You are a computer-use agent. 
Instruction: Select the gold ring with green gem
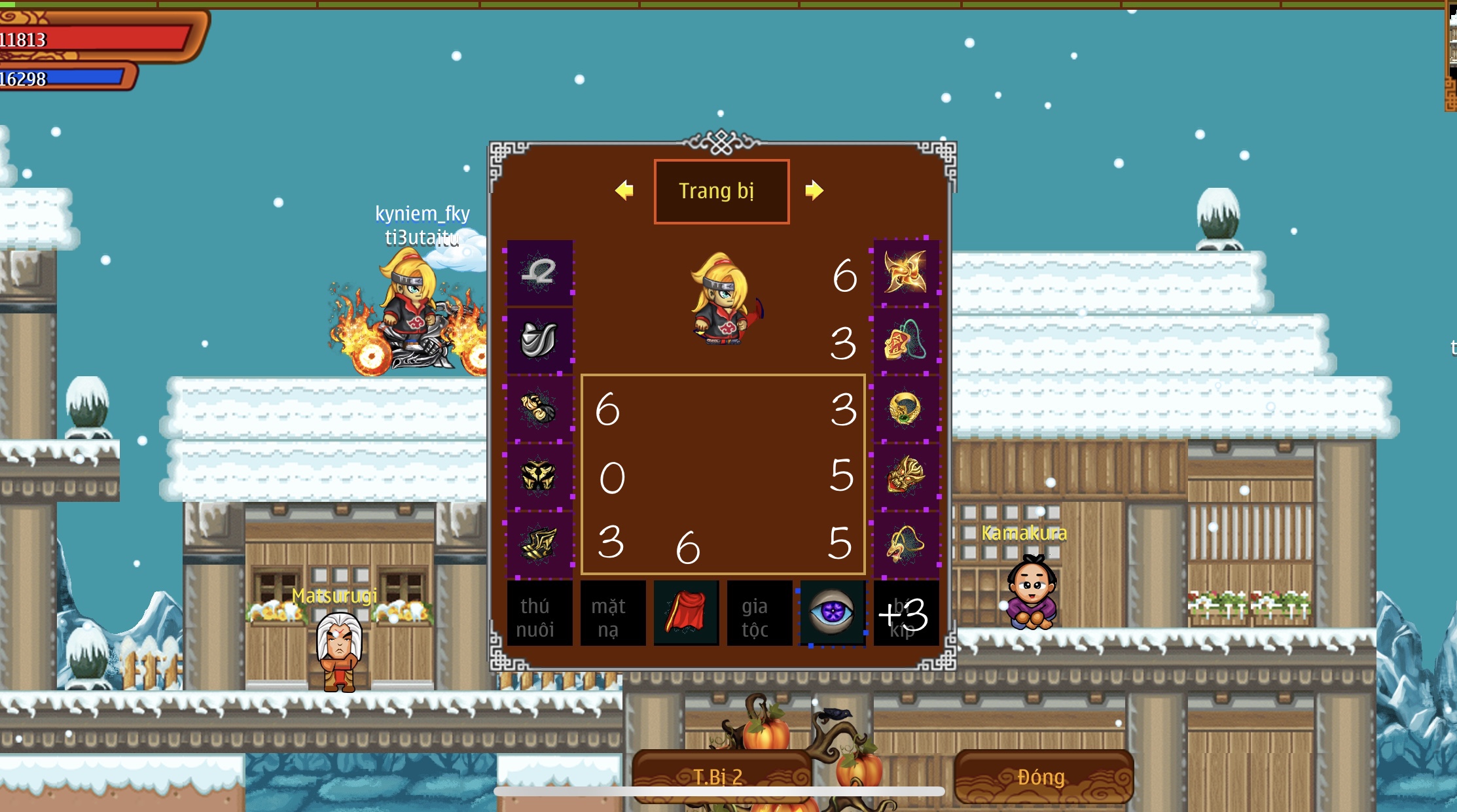(x=906, y=408)
